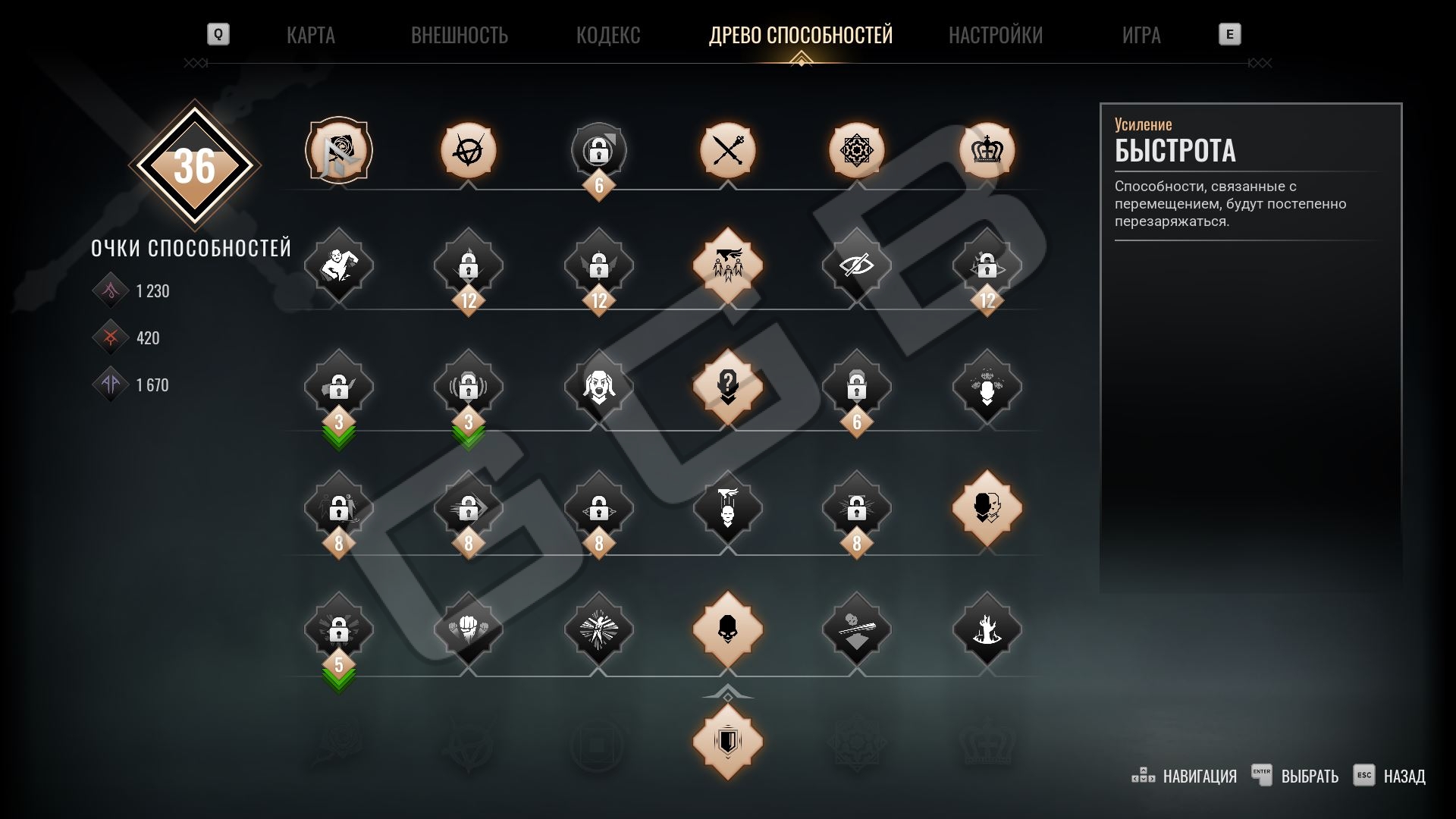The image size is (1456, 819).
Task: Go to the Настройки tab
Action: (x=995, y=35)
